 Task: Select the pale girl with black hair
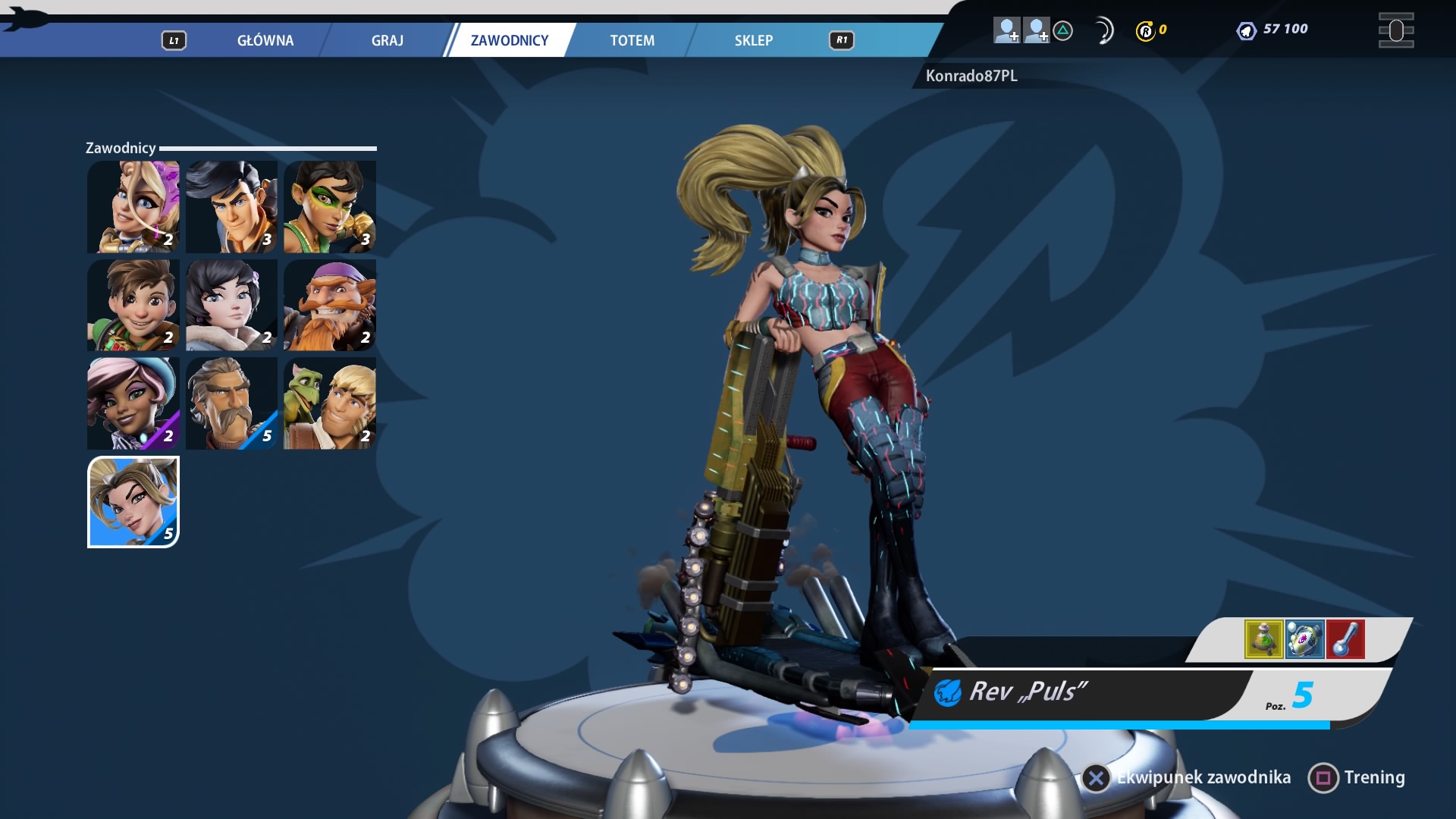(231, 305)
